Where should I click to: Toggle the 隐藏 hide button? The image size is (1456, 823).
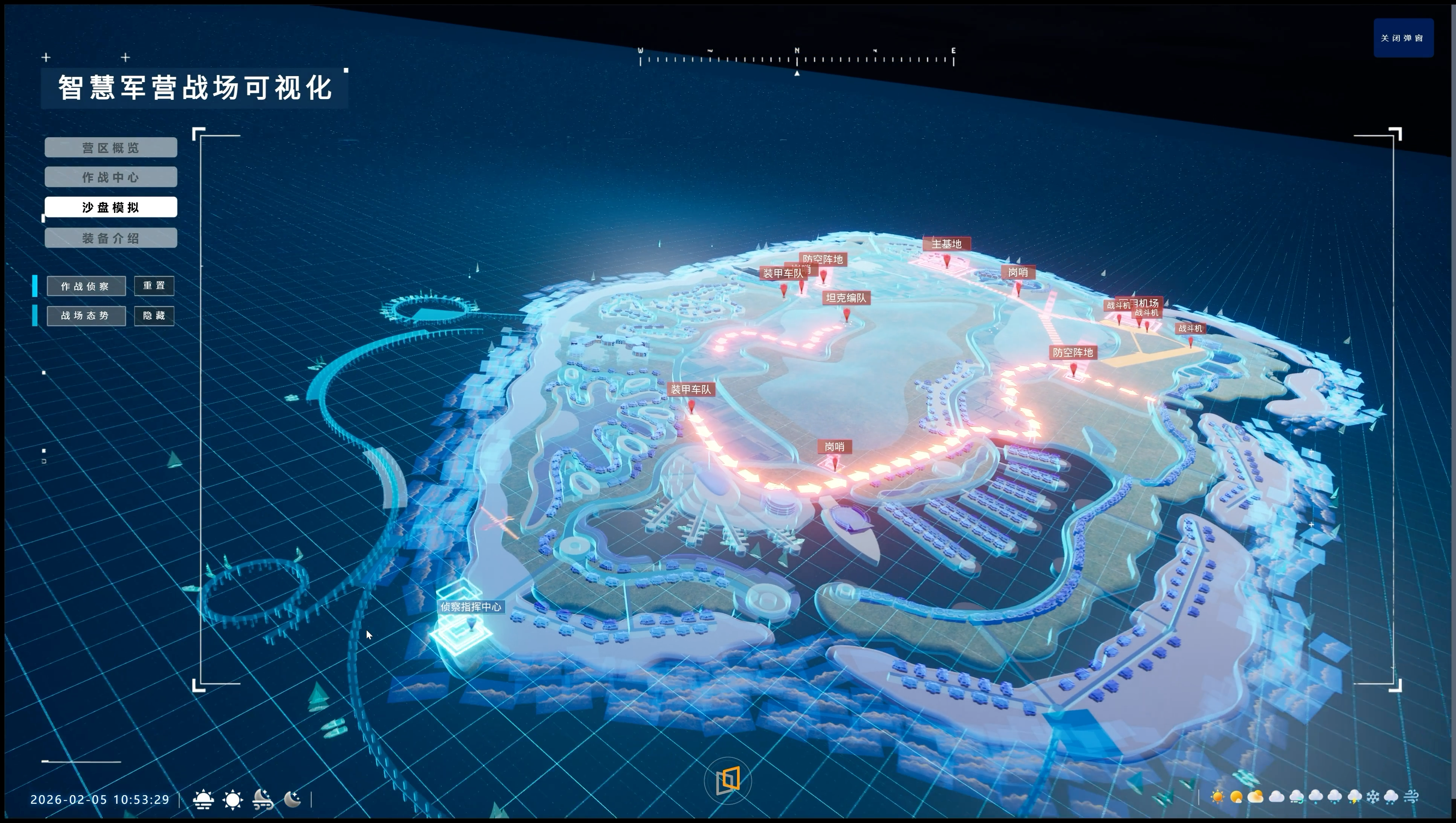154,315
